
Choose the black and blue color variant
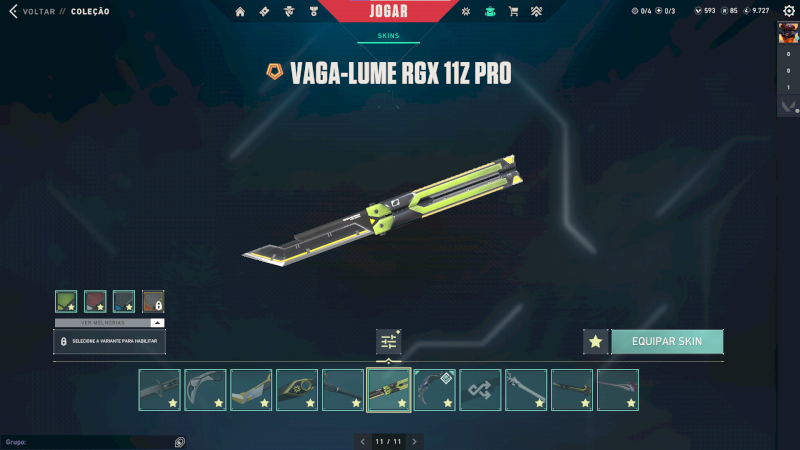coord(124,301)
